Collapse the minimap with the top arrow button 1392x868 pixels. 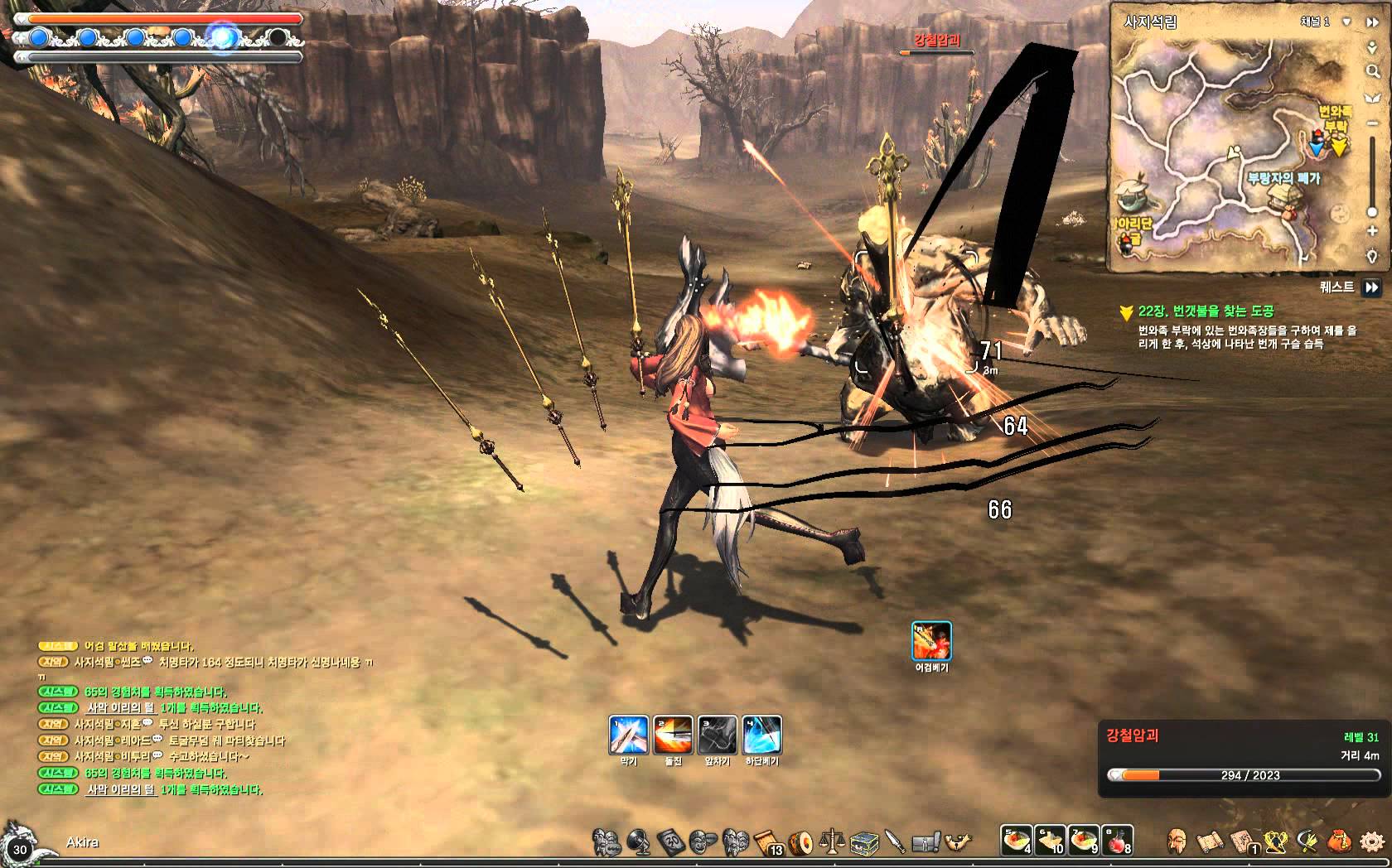click(x=1372, y=22)
